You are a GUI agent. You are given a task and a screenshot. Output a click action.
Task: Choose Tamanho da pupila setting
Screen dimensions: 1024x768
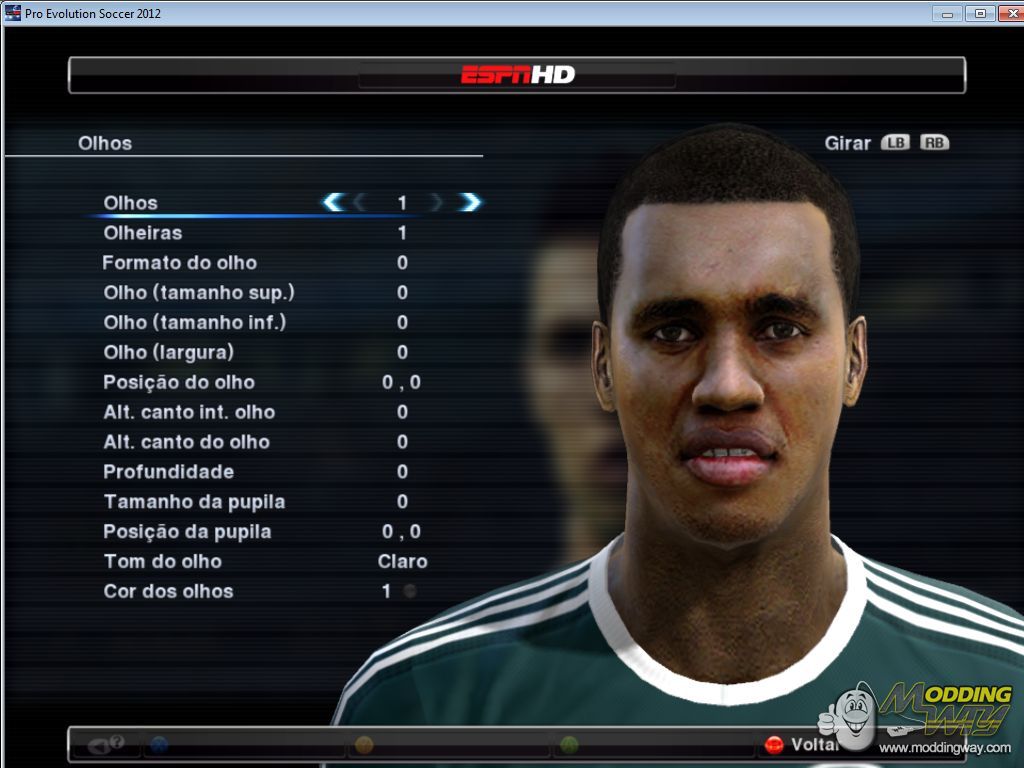pyautogui.click(x=194, y=502)
